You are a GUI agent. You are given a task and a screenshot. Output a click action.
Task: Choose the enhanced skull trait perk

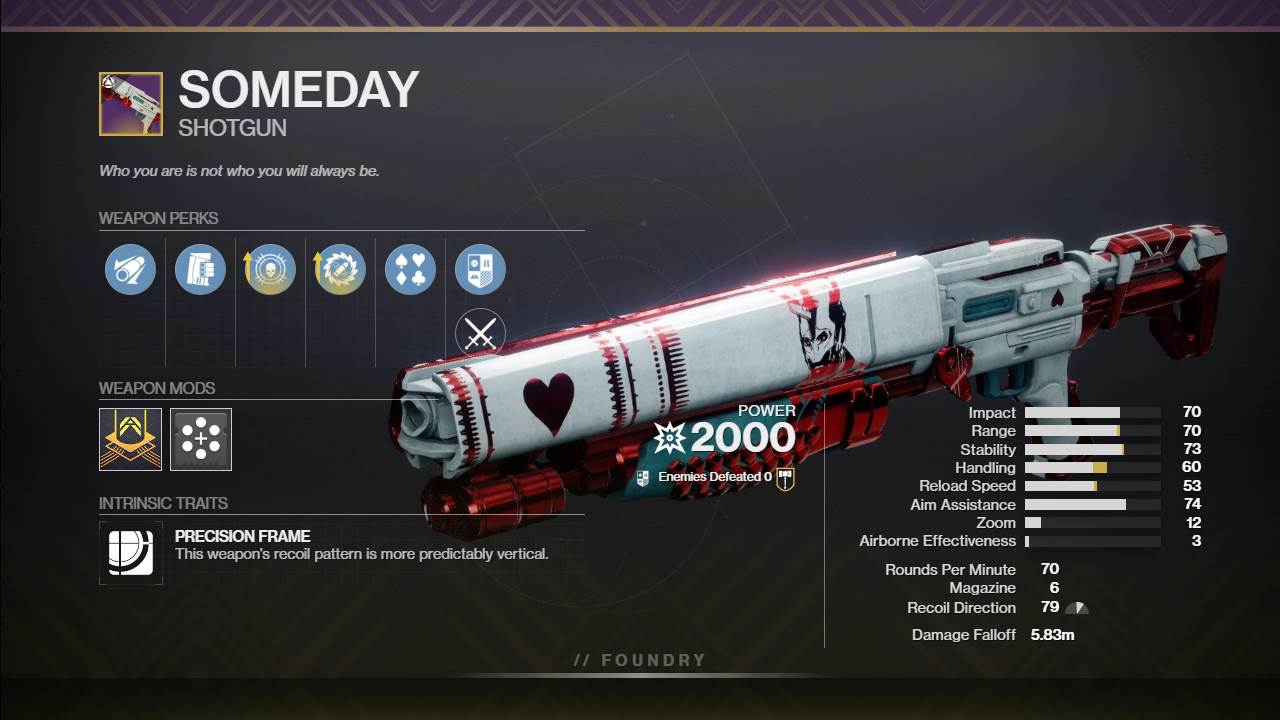270,270
